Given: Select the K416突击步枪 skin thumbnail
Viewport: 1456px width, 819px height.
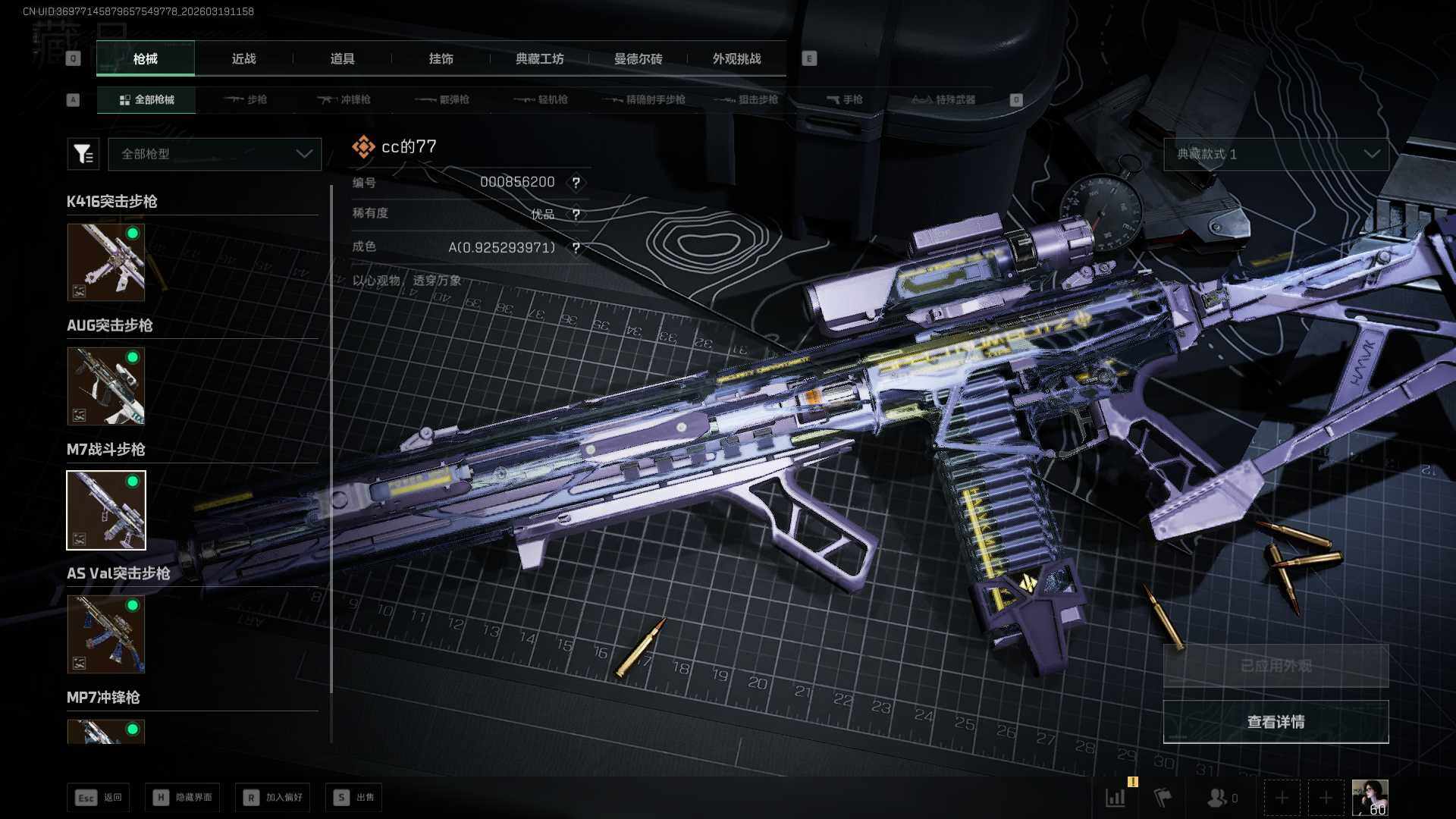Looking at the screenshot, I should tap(106, 262).
